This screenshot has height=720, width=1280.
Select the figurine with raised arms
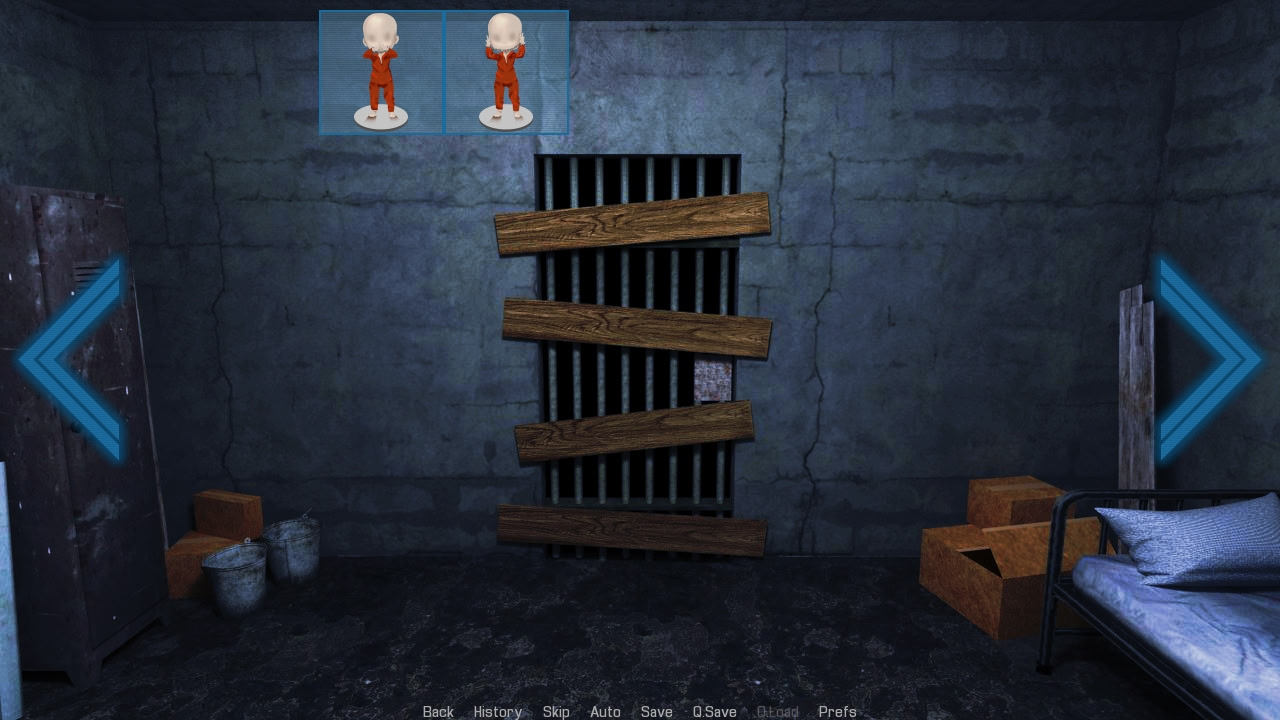tap(506, 71)
